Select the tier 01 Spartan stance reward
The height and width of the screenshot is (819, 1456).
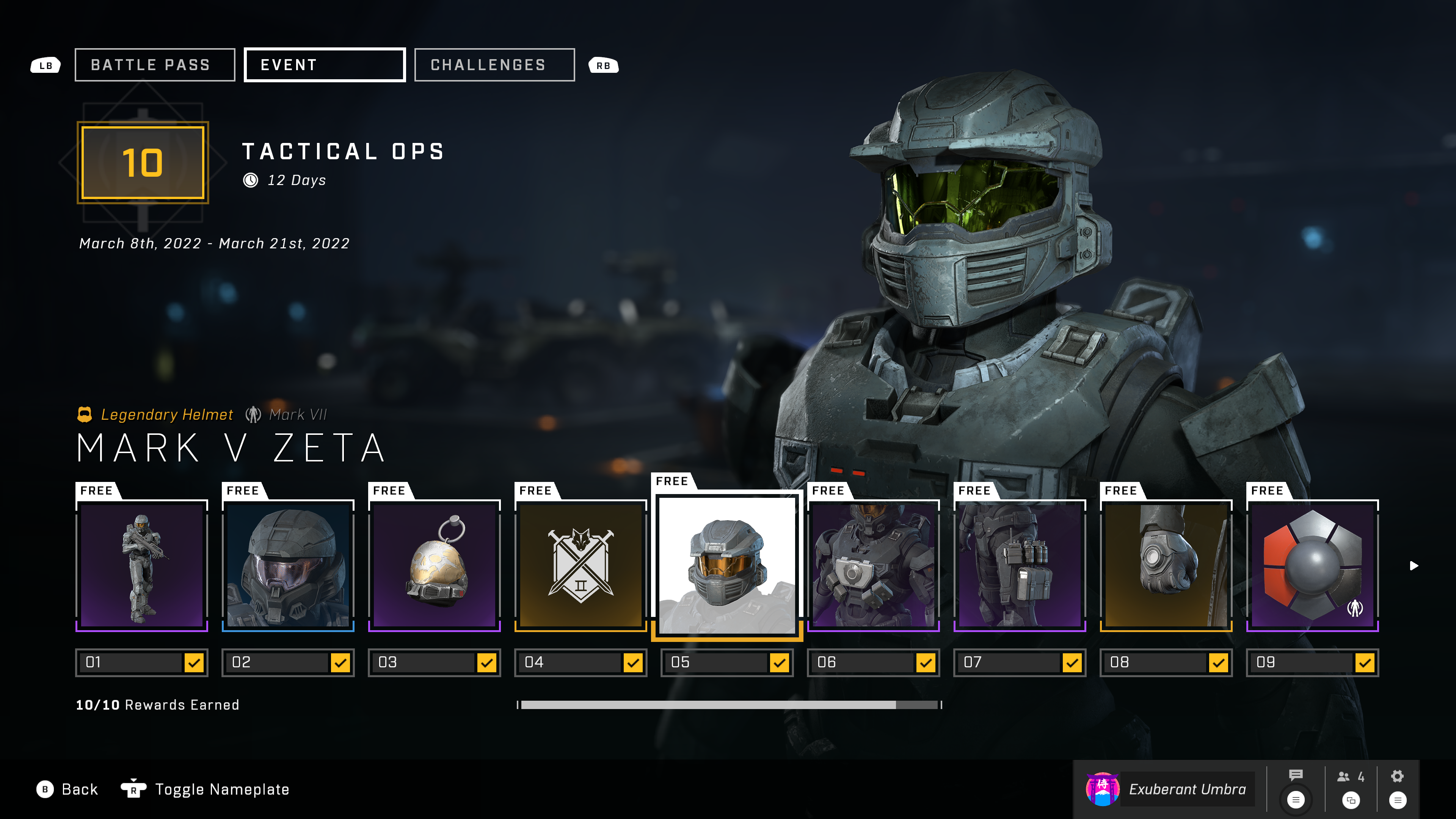click(142, 565)
